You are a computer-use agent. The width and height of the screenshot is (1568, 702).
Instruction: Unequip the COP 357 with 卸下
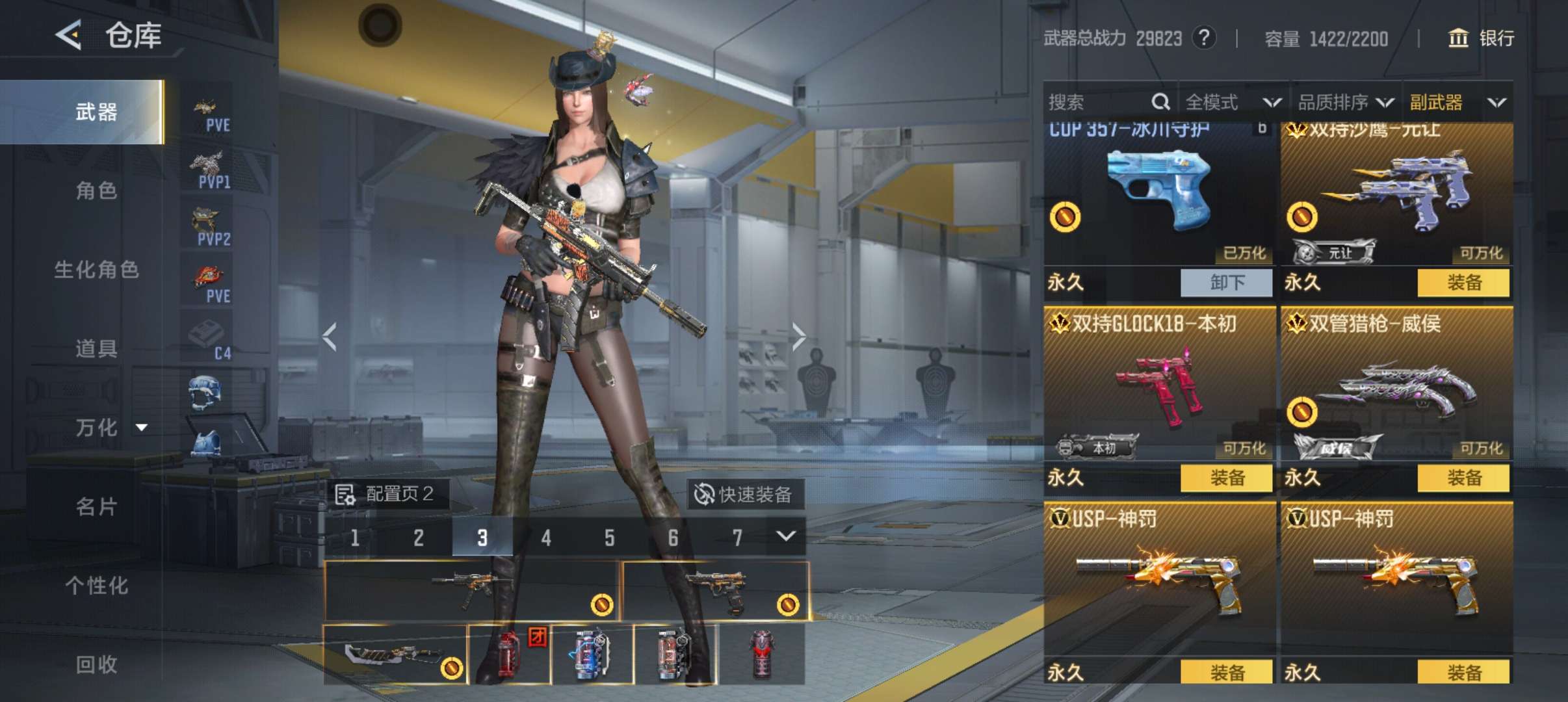pos(1226,283)
